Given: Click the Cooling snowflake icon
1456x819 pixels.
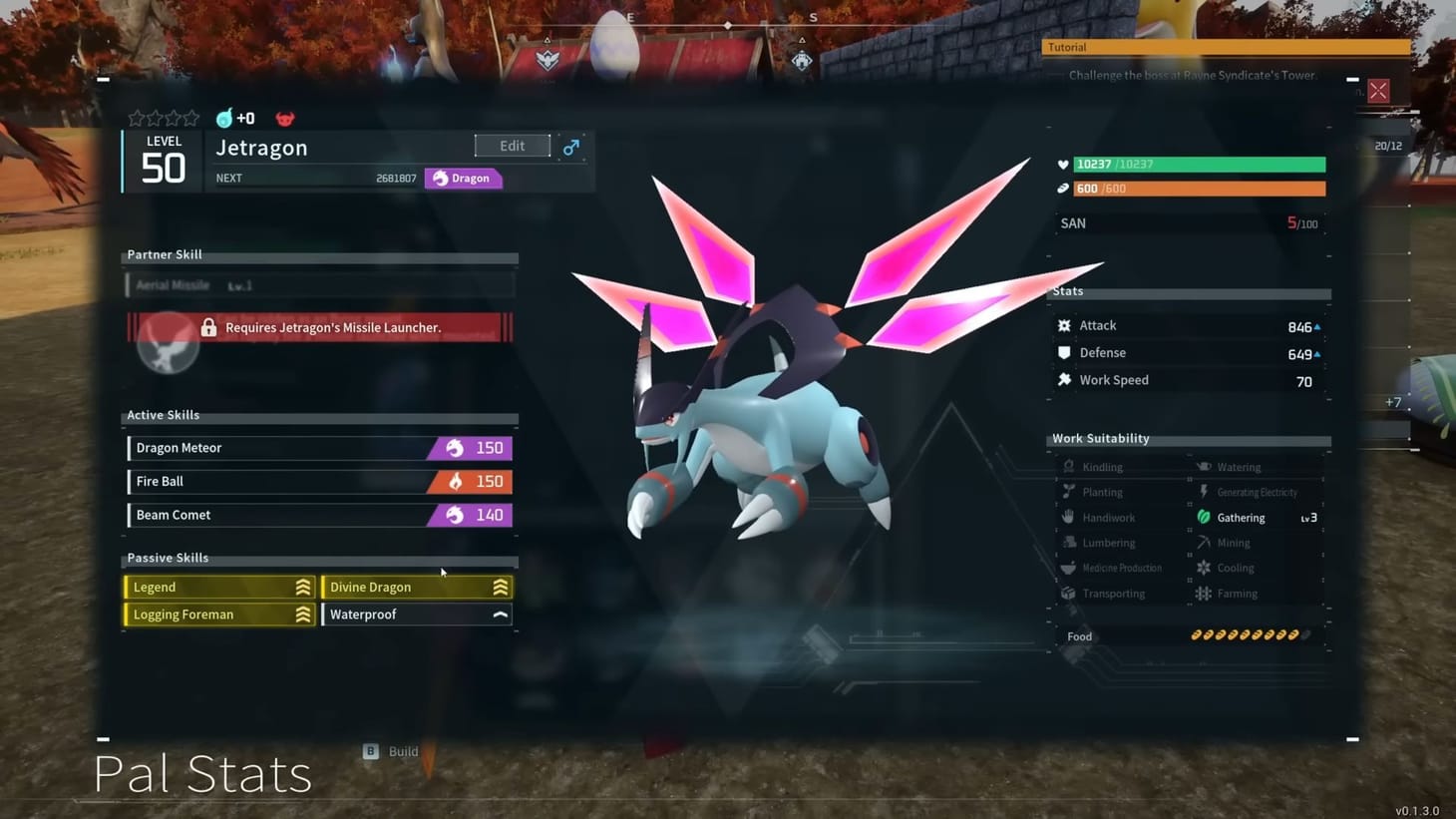Looking at the screenshot, I should coord(1204,567).
